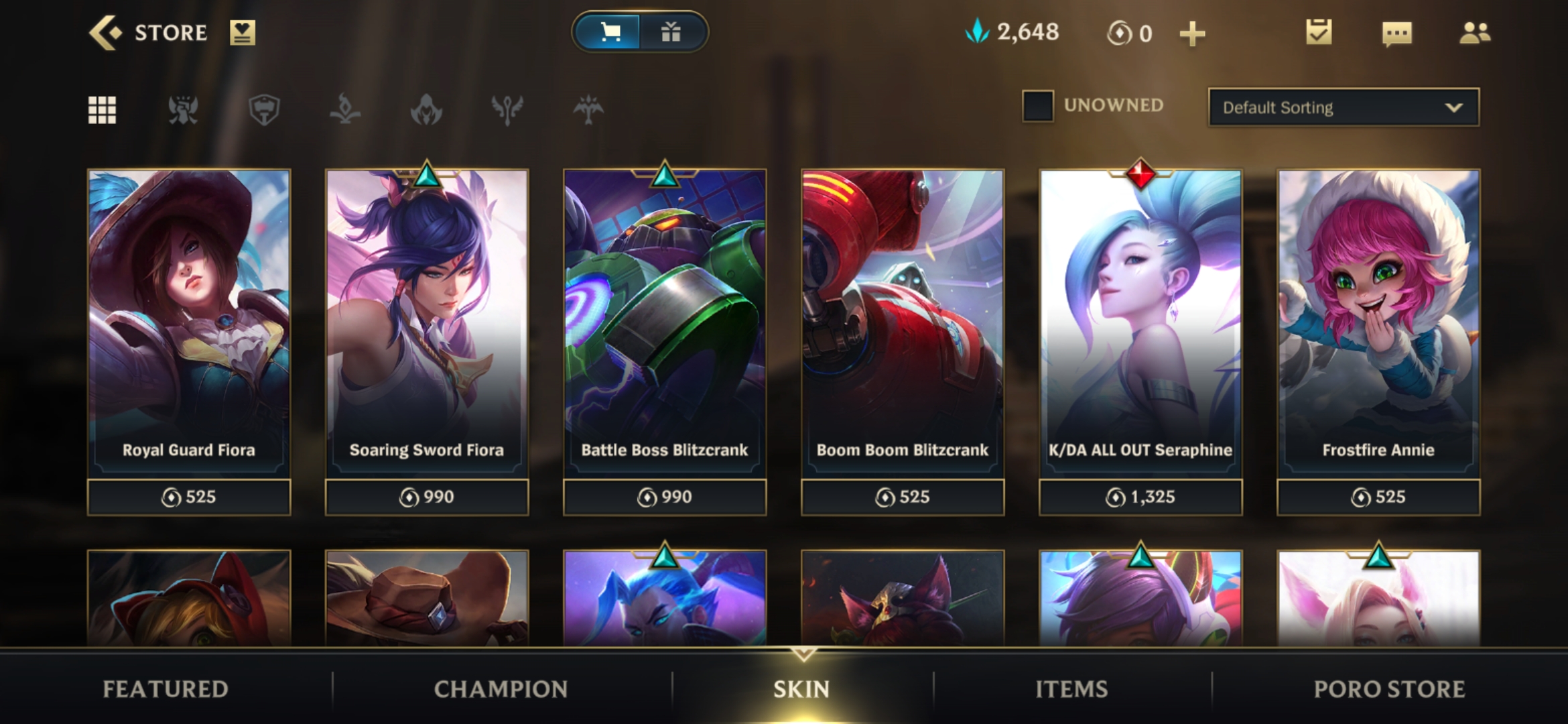
Task: Buy Battle Boss Blitzcrank for 990
Action: pyautogui.click(x=665, y=497)
